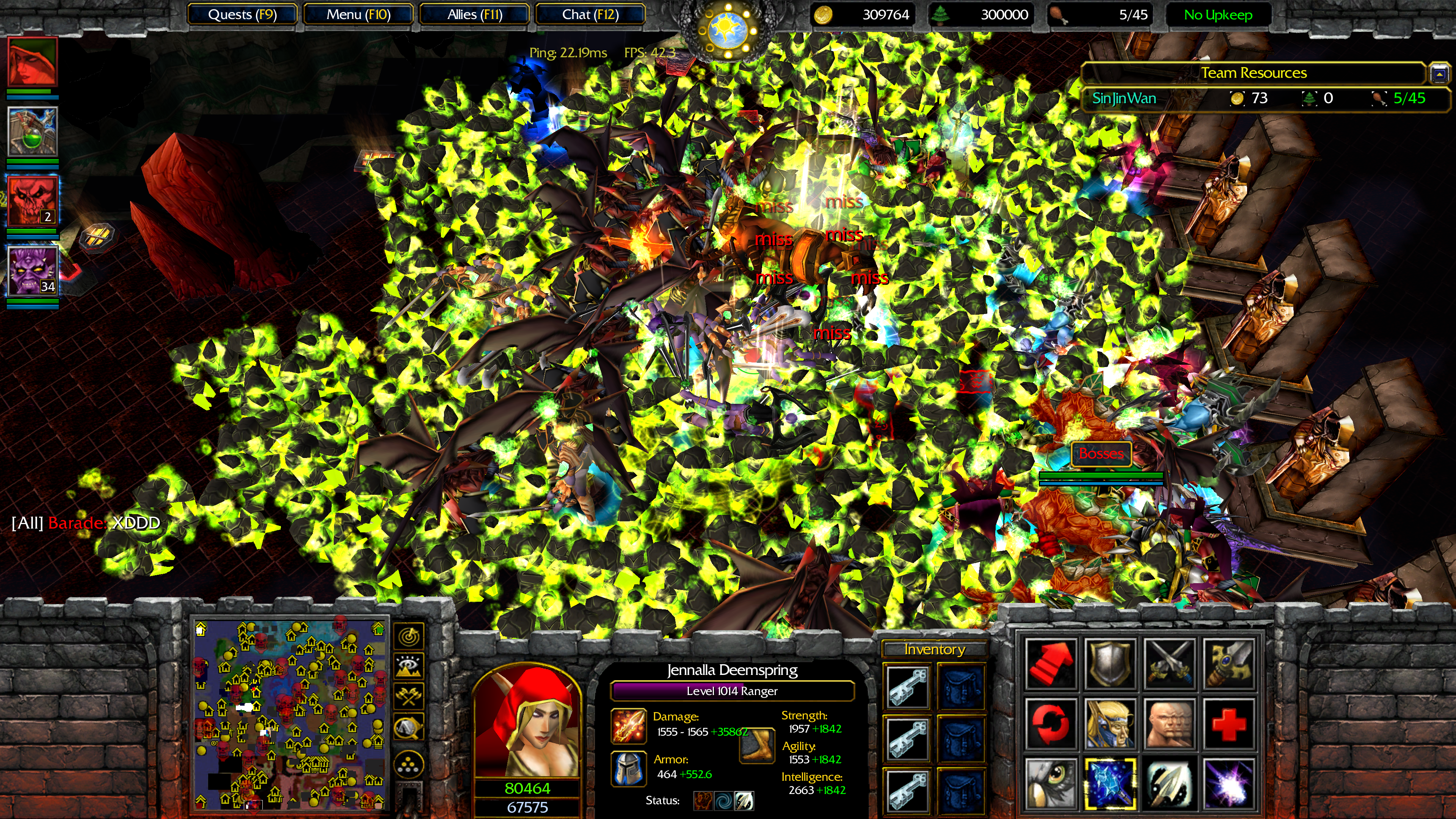Collapse the Team Resources panel

pos(1439,74)
